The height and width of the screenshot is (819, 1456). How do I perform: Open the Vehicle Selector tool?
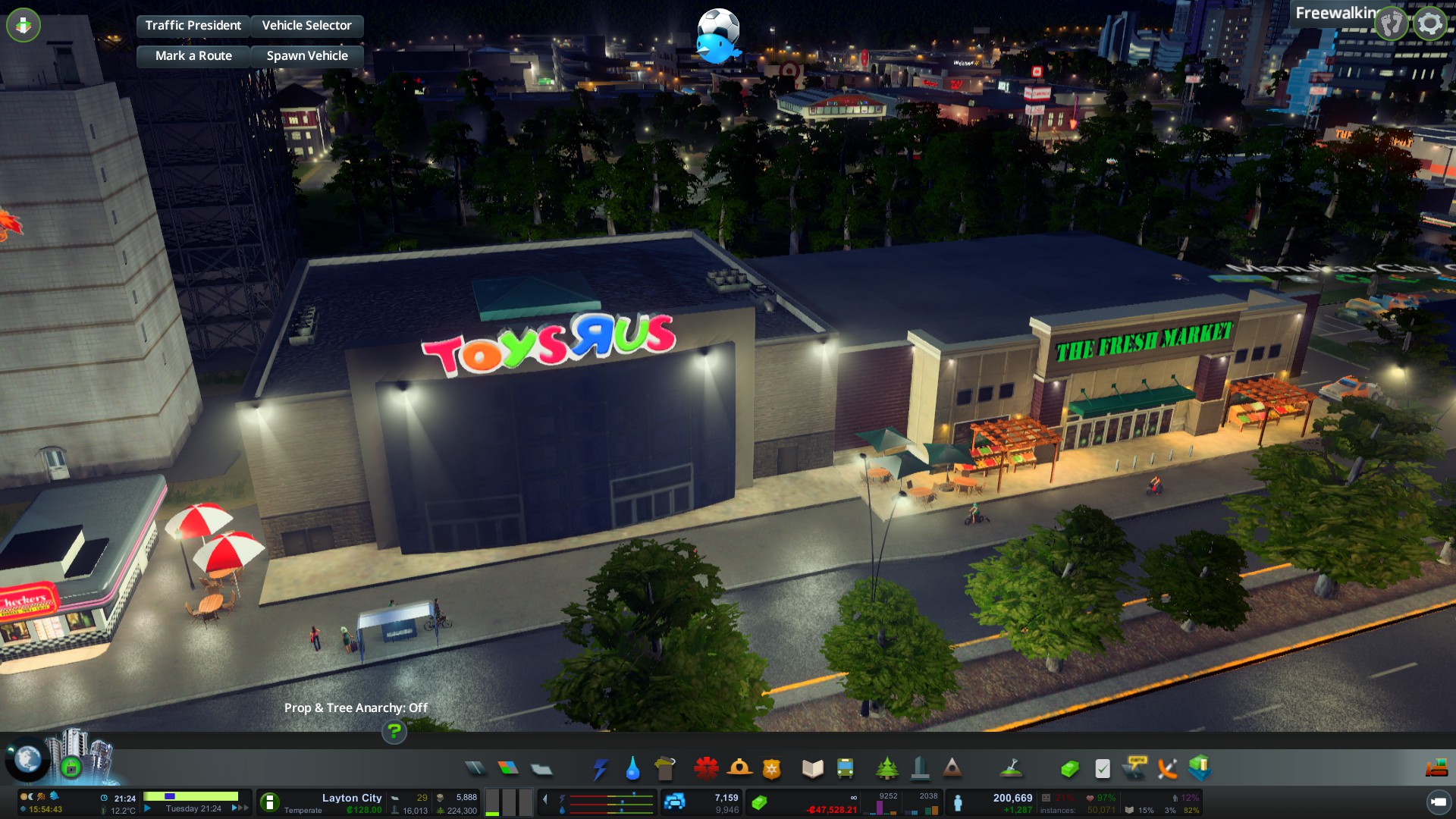306,26
